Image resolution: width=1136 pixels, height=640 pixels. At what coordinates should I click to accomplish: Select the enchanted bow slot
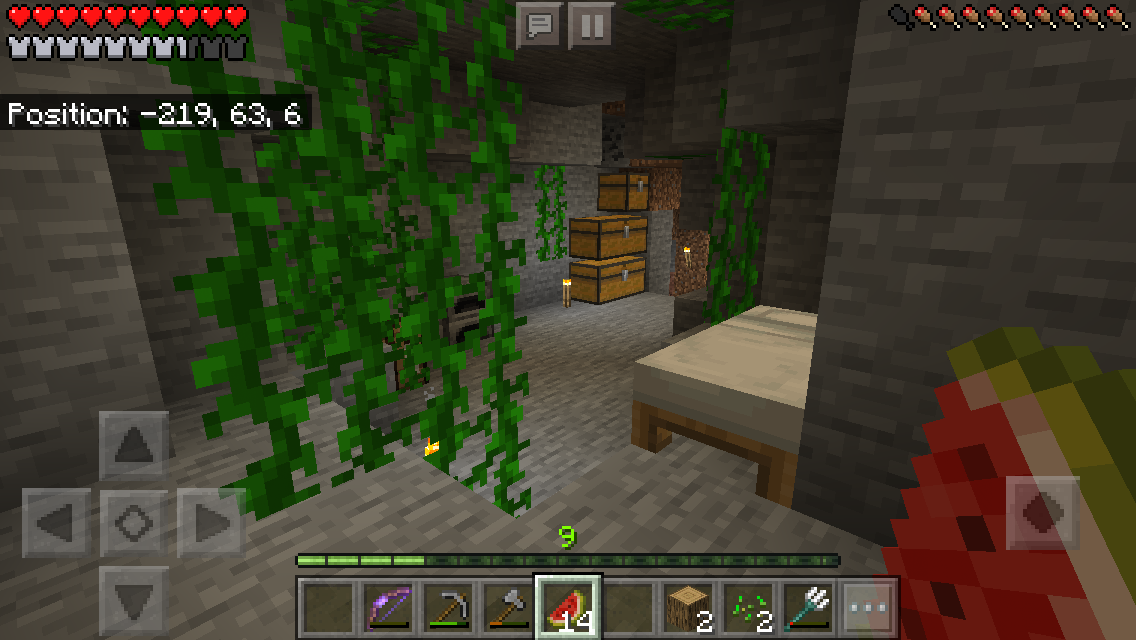point(387,607)
